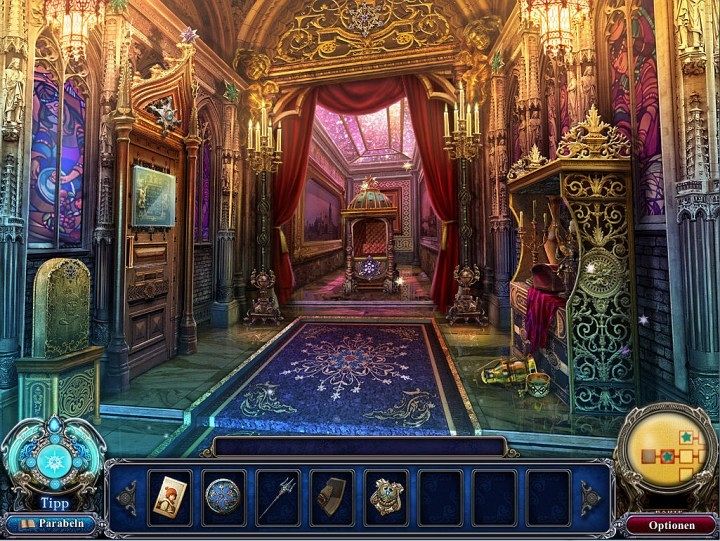Click the inventory's right scroll arrow

tap(591, 497)
